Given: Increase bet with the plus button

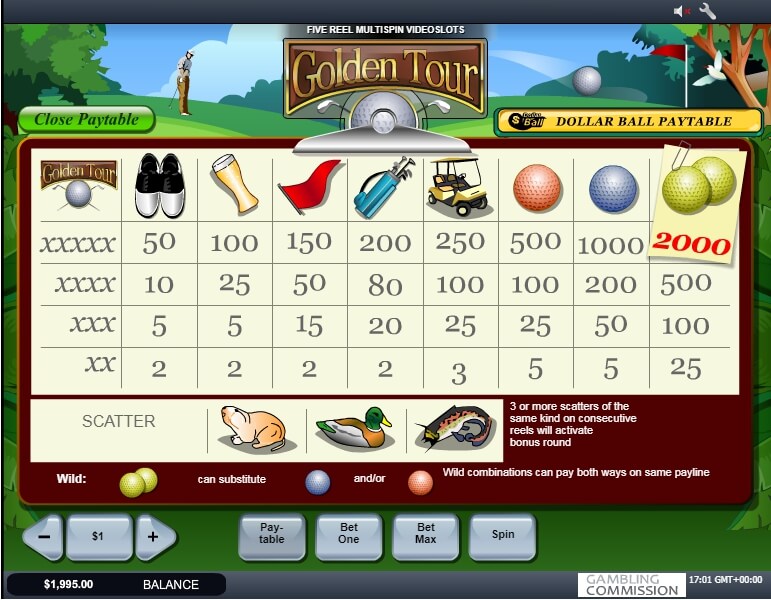Looking at the screenshot, I should (153, 536).
